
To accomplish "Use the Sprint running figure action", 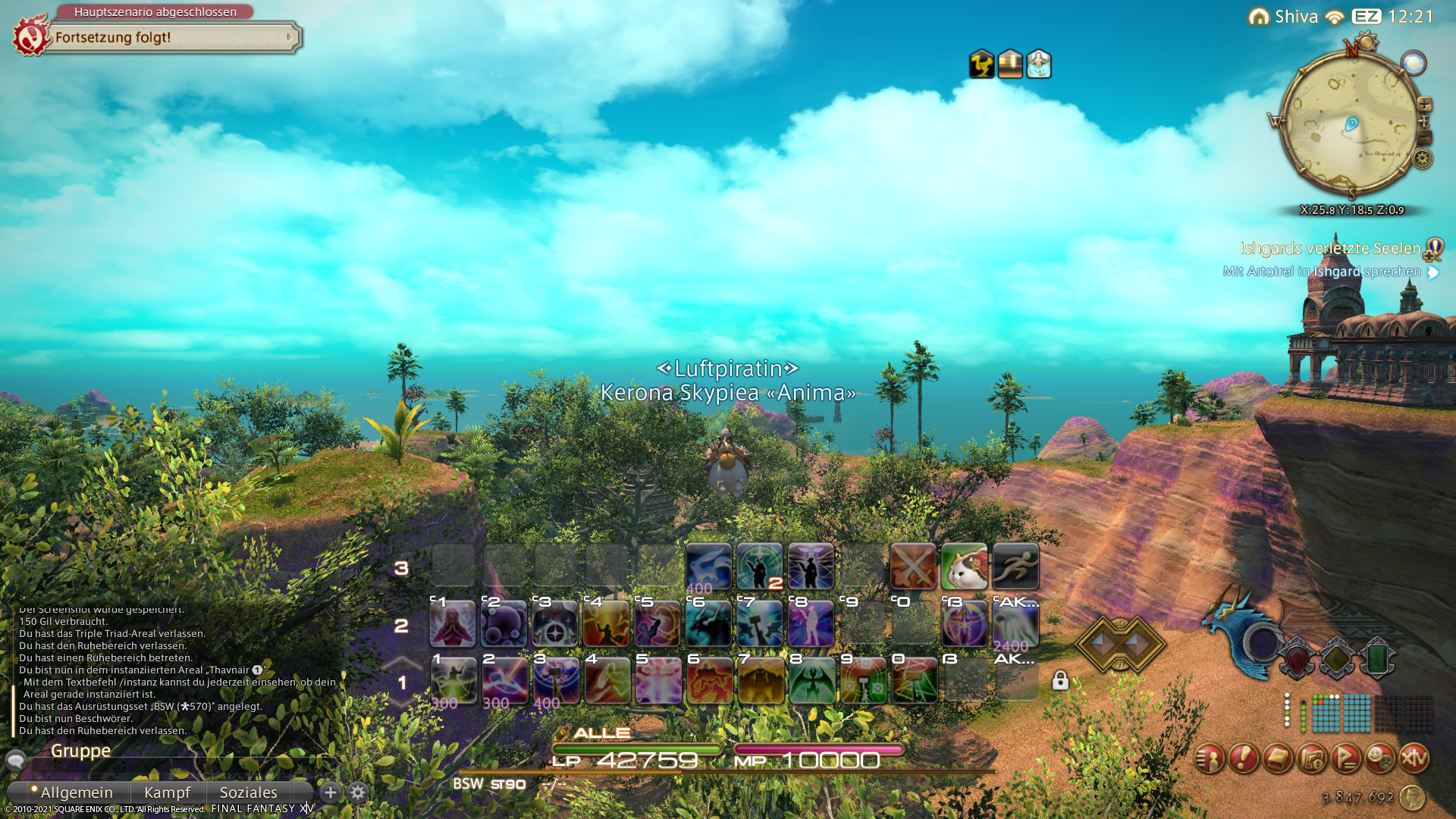I will pos(1015,566).
